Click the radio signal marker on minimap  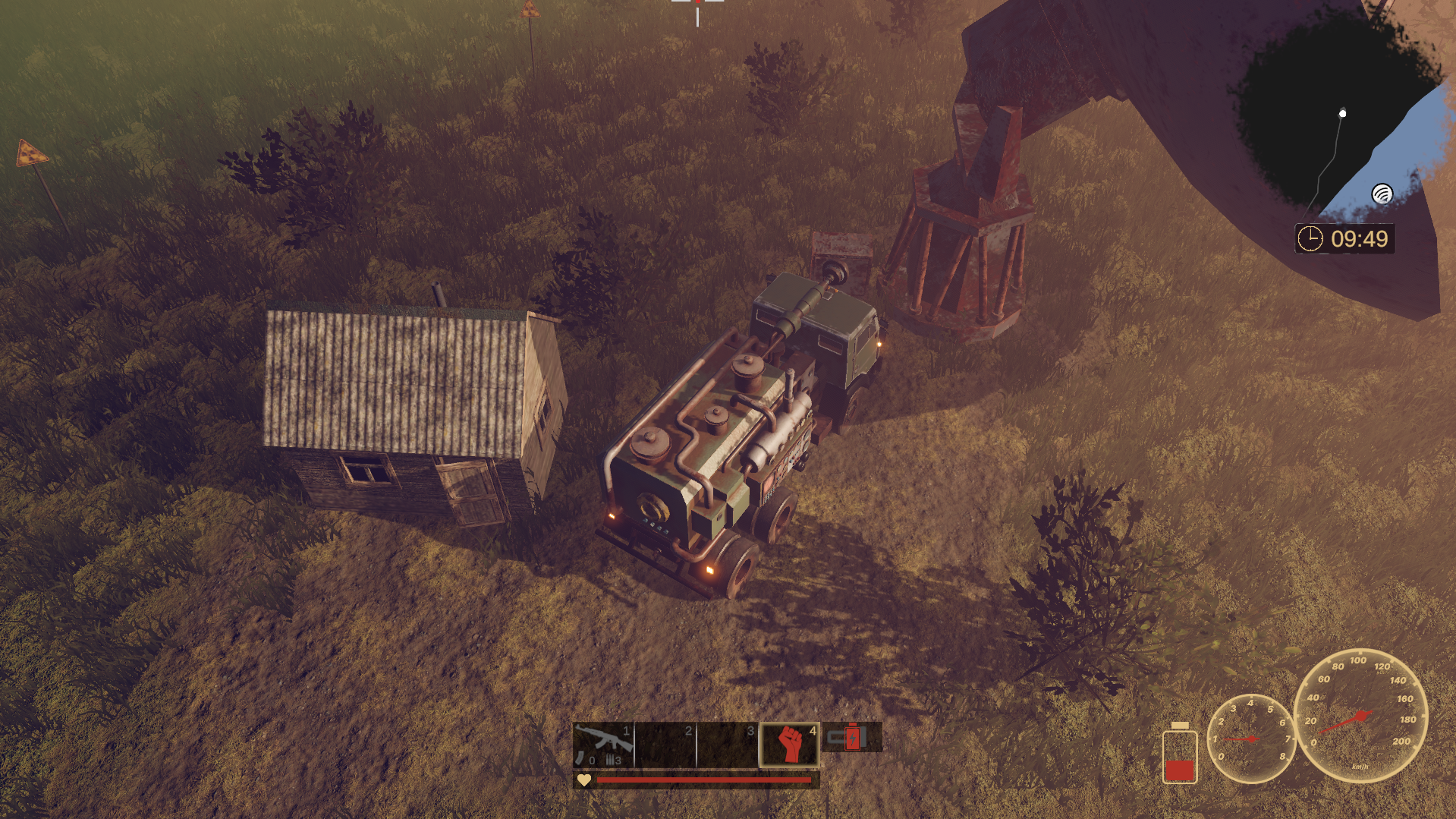pyautogui.click(x=1382, y=194)
